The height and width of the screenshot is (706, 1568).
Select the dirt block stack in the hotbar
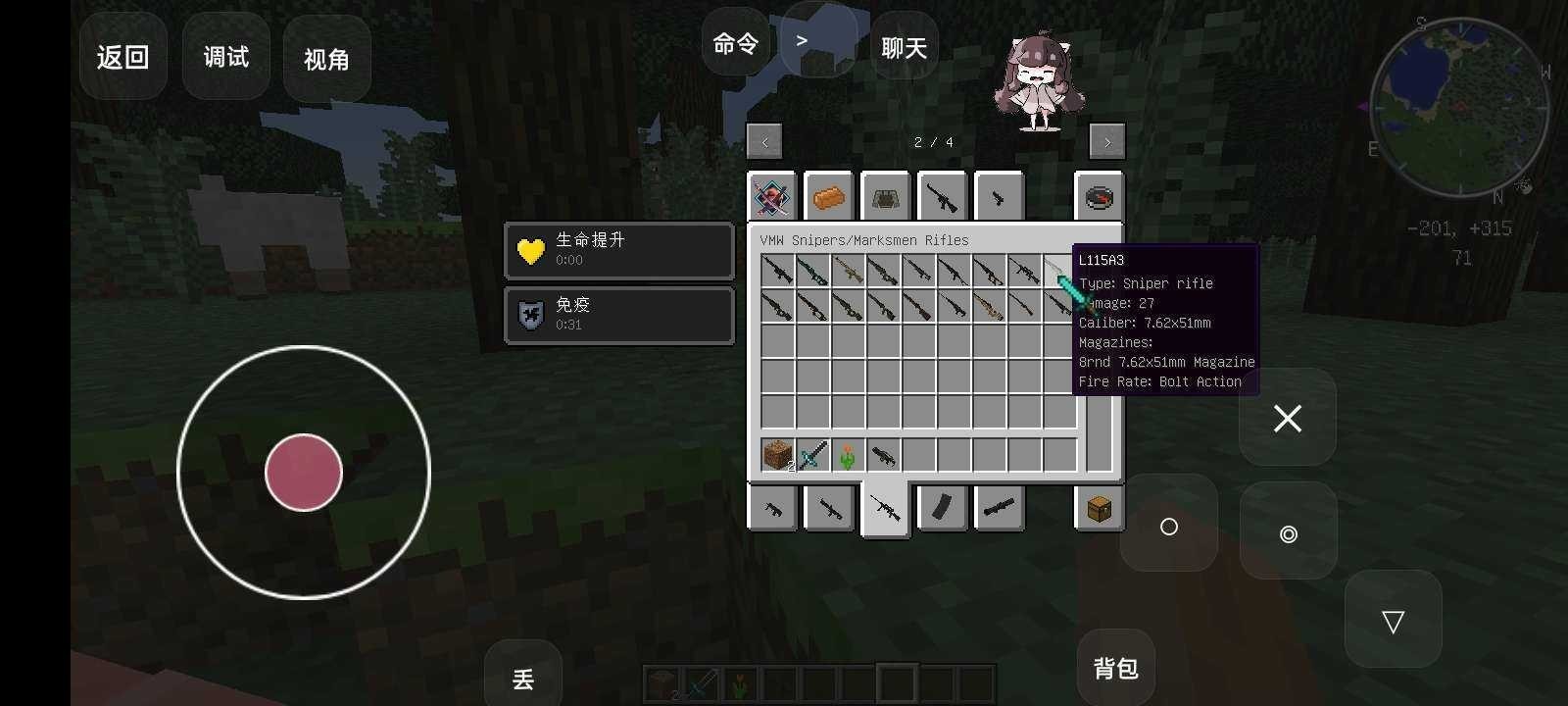(x=774, y=454)
